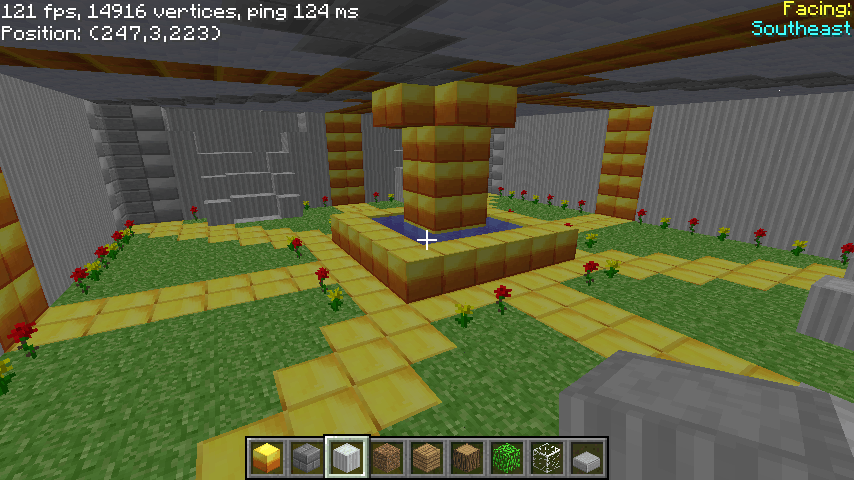
Task: Pick the transparent glass block slot
Action: pos(547,458)
